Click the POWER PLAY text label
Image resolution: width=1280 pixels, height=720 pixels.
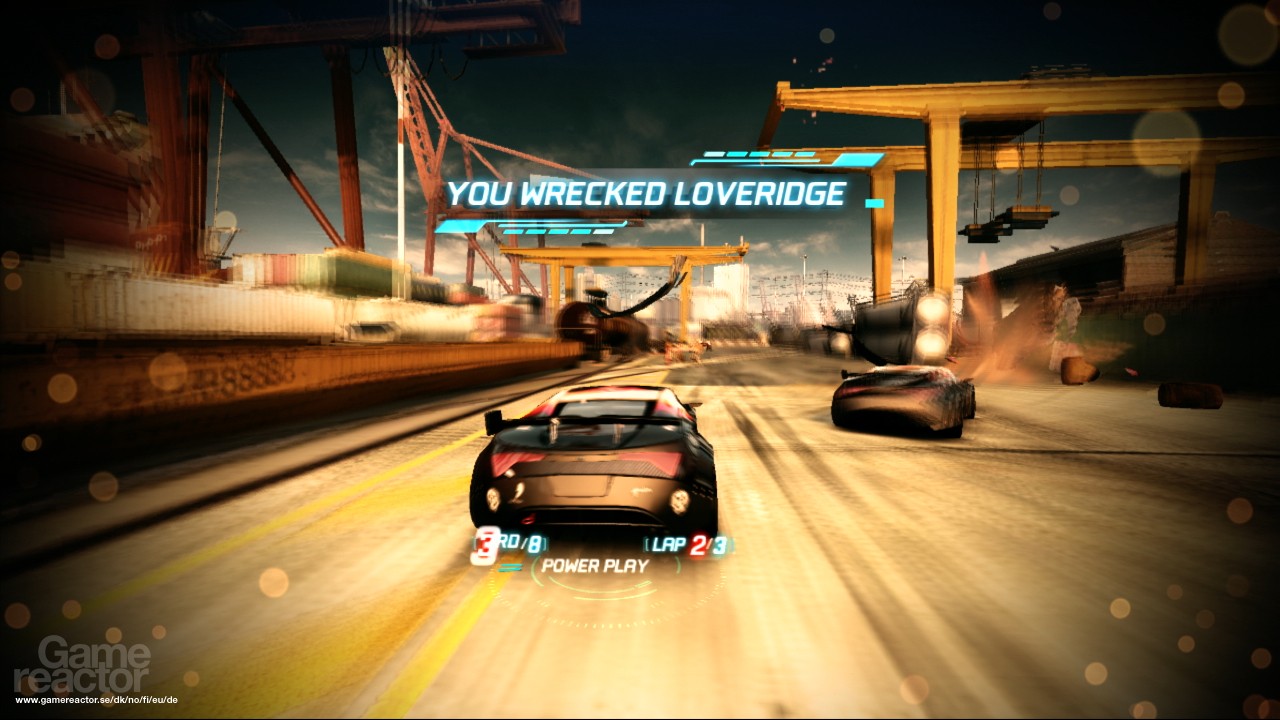coord(597,566)
